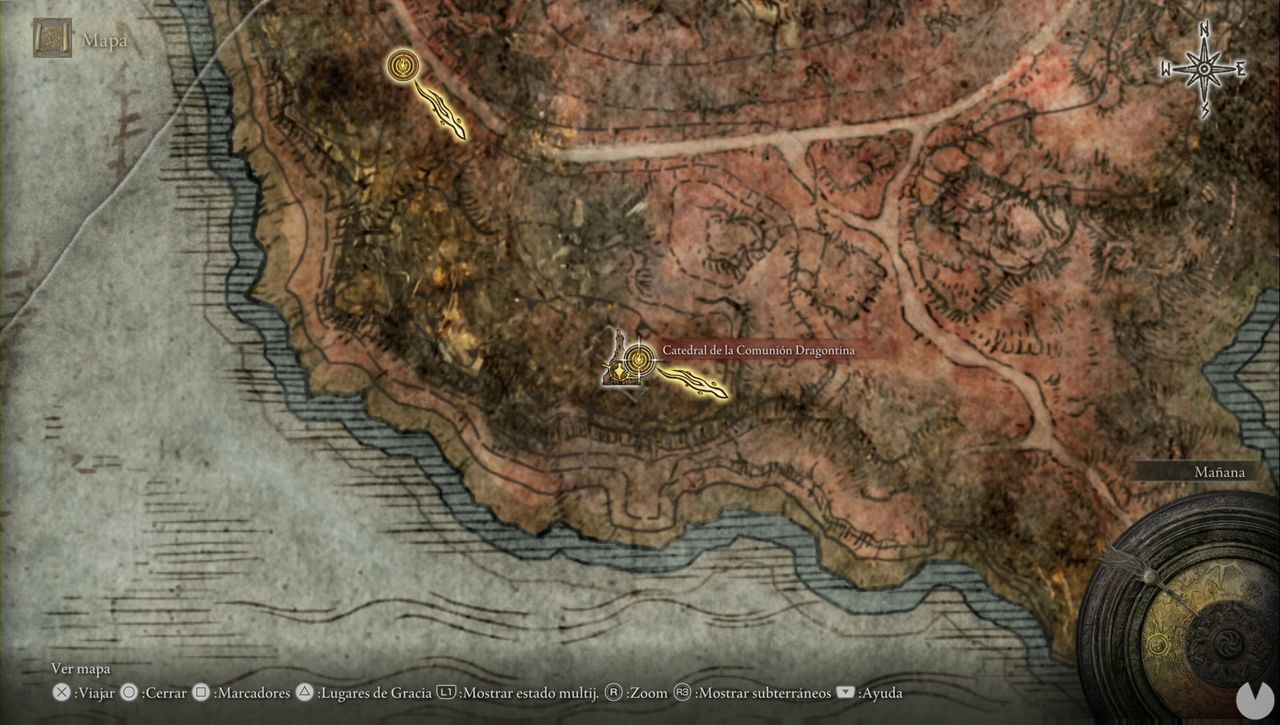Select the Mañana time indicator label
The image size is (1280, 725).
(1219, 471)
